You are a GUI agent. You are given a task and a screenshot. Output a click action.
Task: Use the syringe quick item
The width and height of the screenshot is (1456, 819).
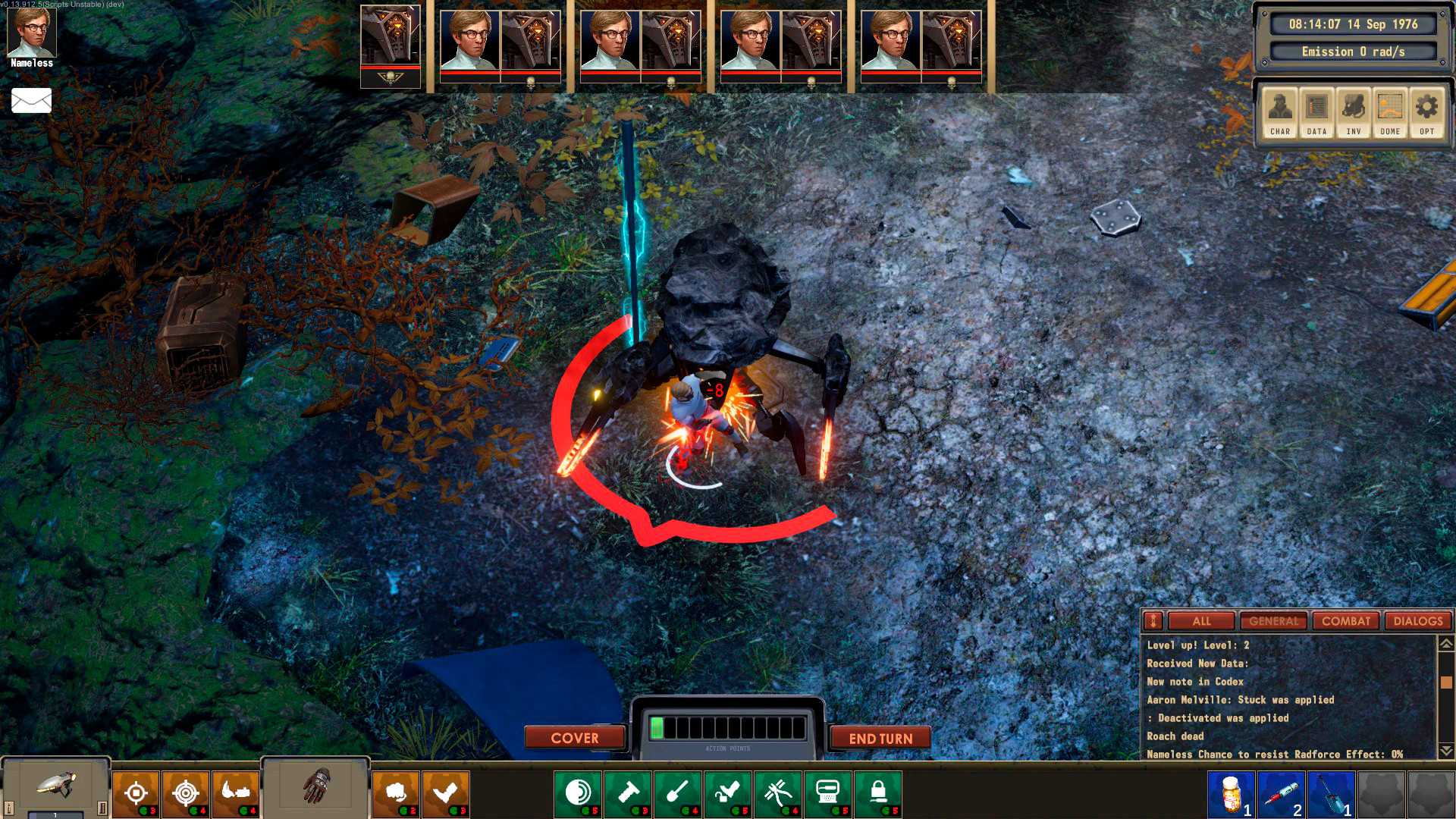1281,793
